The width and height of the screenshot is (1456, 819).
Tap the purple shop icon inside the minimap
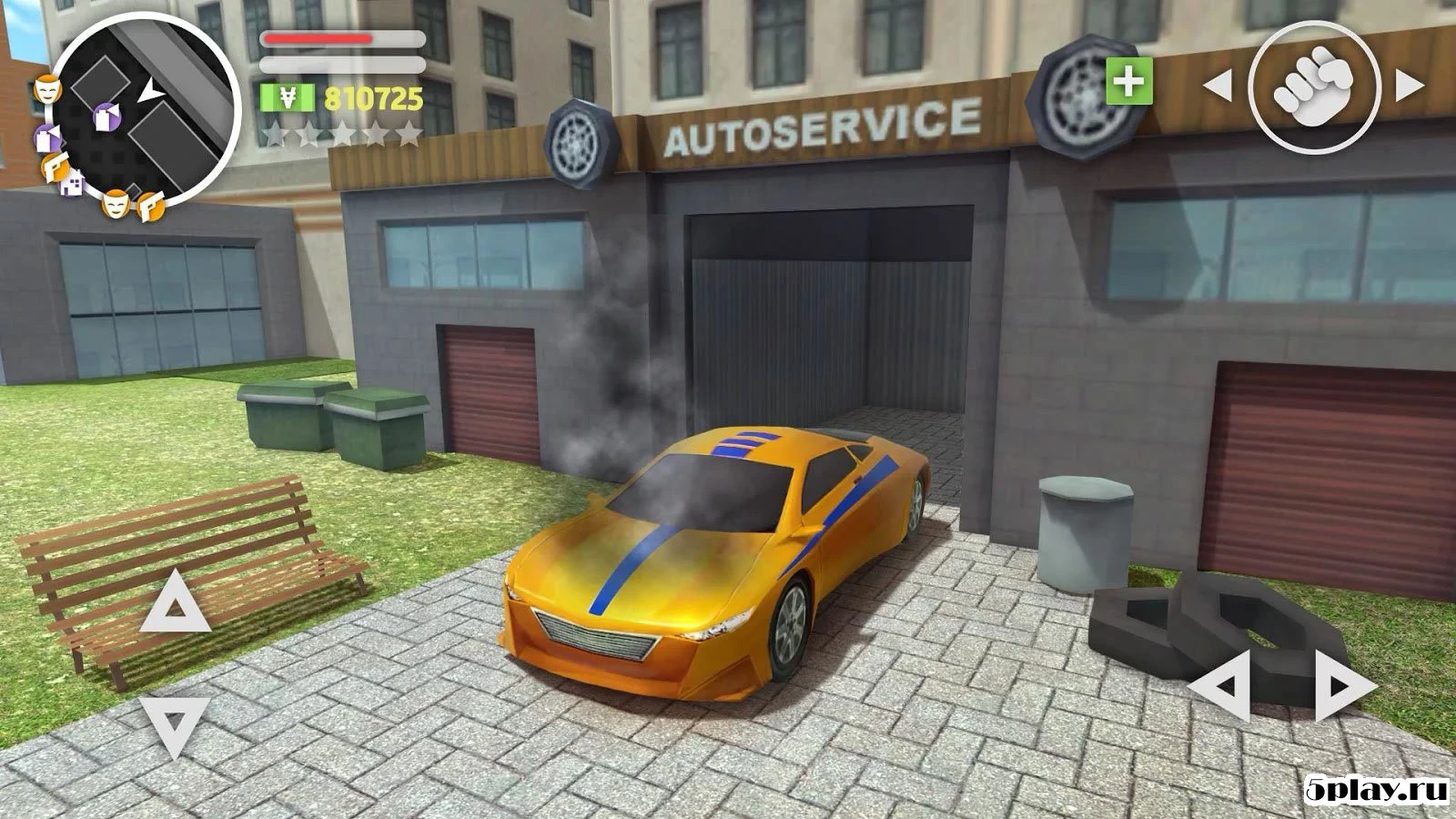point(106,117)
